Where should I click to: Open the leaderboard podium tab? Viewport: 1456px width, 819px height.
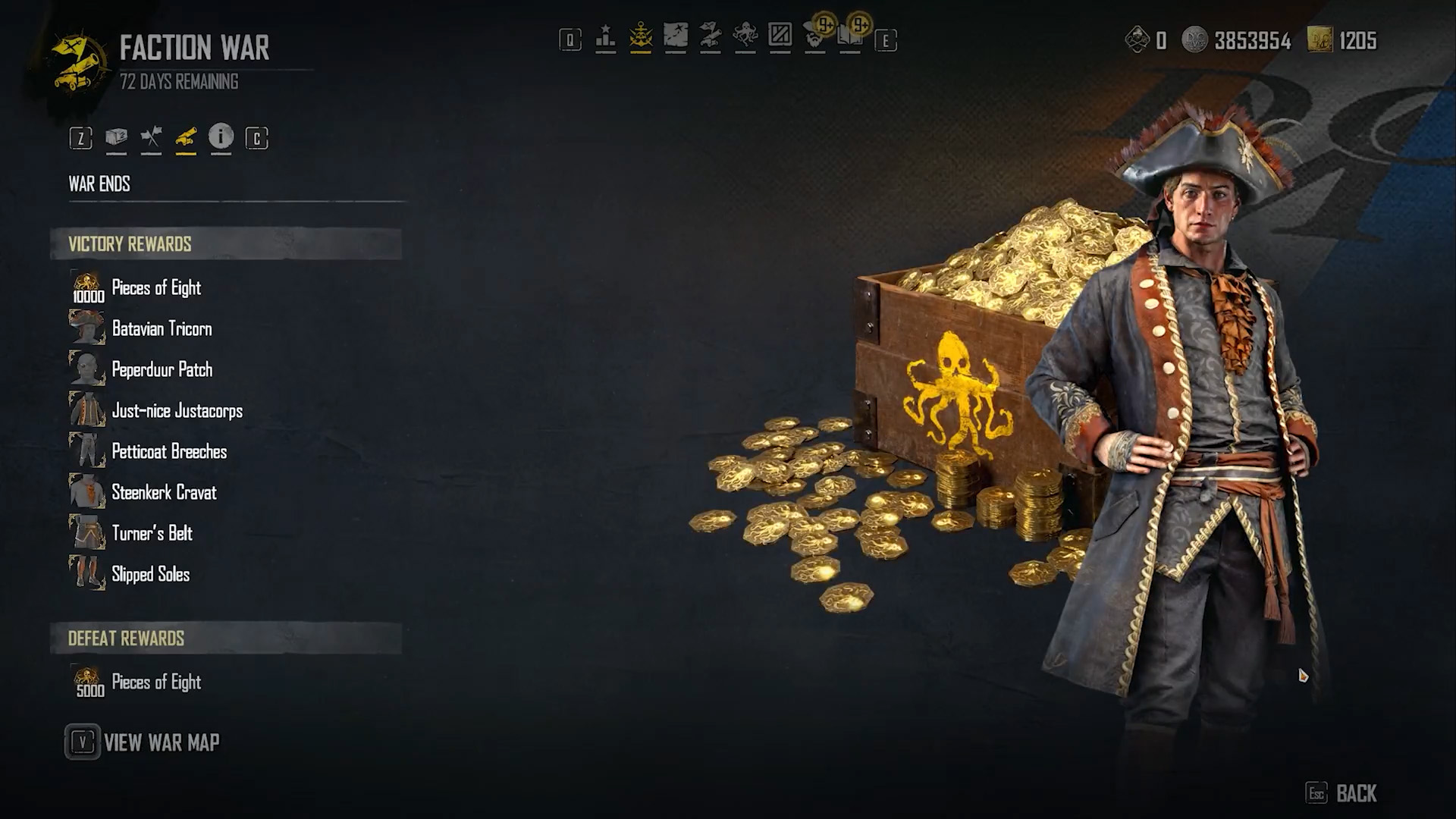point(605,37)
